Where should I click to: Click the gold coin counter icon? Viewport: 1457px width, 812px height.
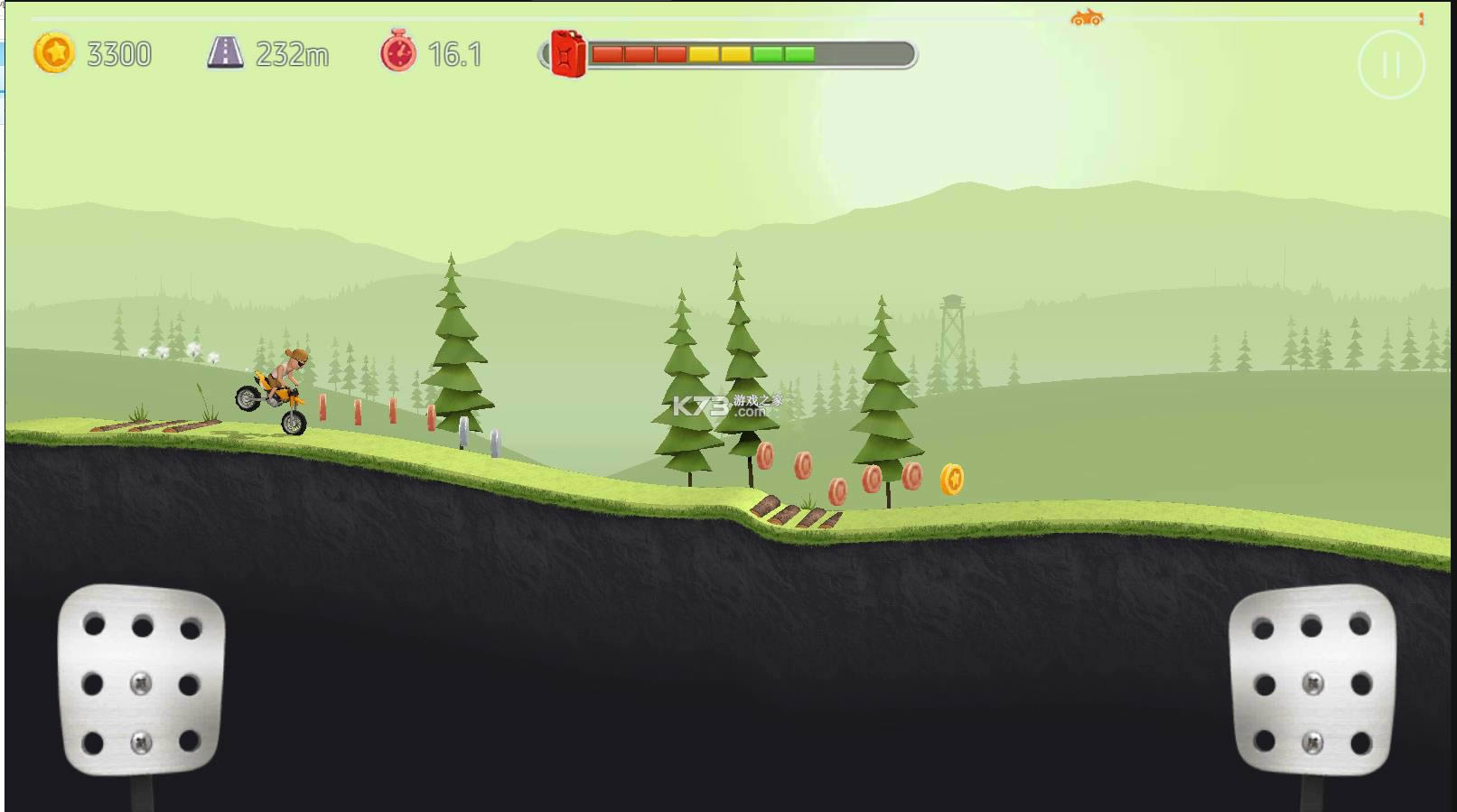[x=53, y=53]
